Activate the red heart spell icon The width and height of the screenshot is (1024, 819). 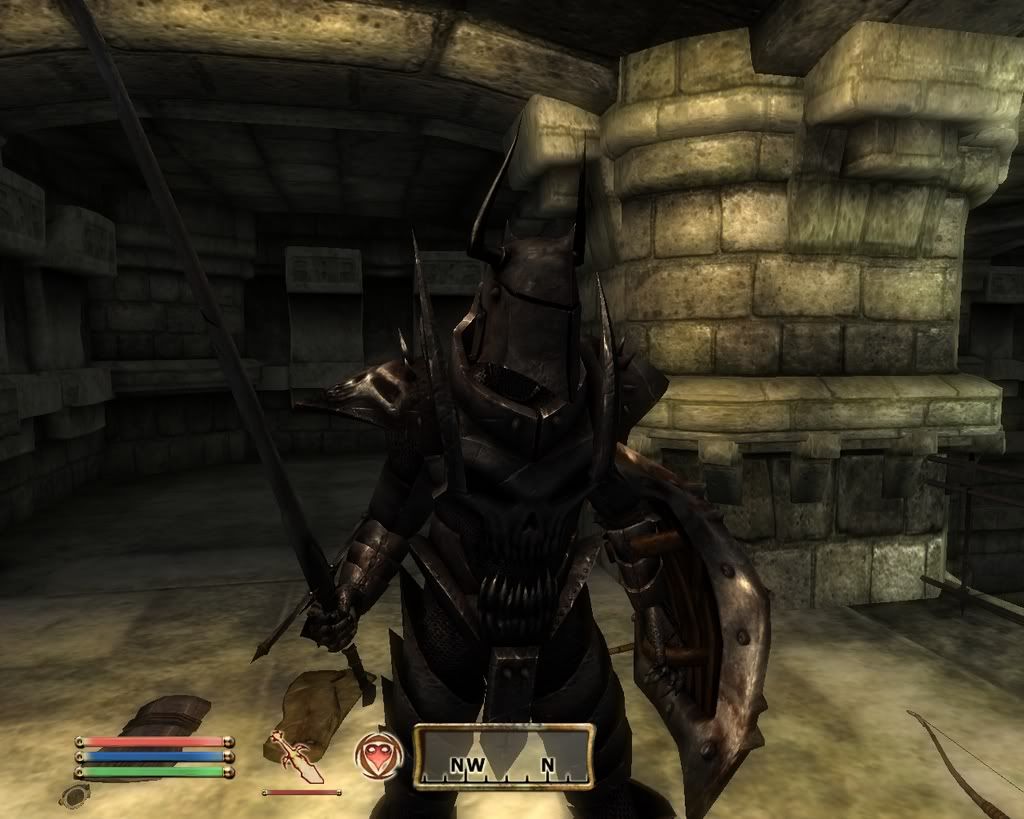coord(379,756)
